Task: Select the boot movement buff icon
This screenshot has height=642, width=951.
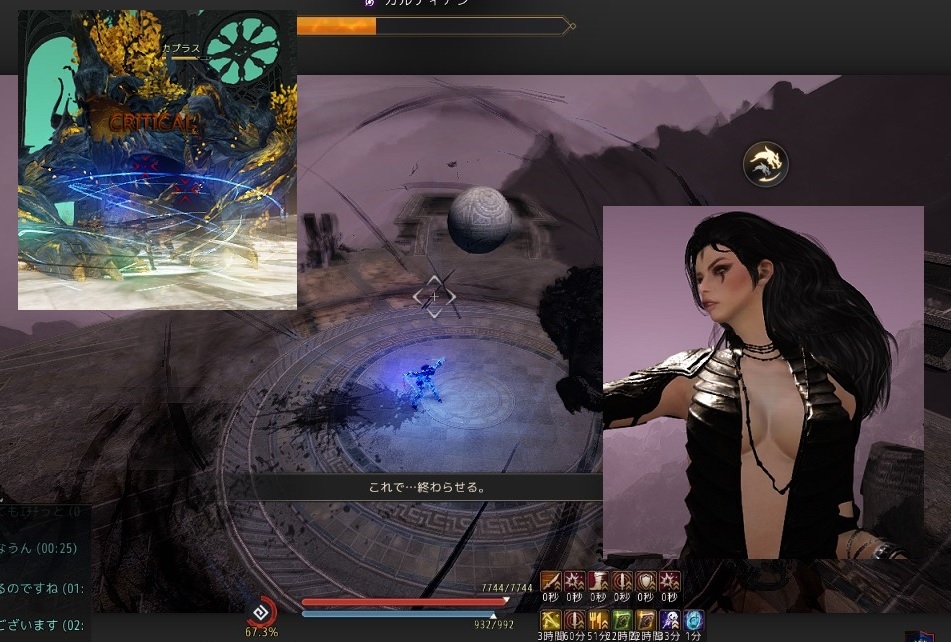Action: coord(598,582)
